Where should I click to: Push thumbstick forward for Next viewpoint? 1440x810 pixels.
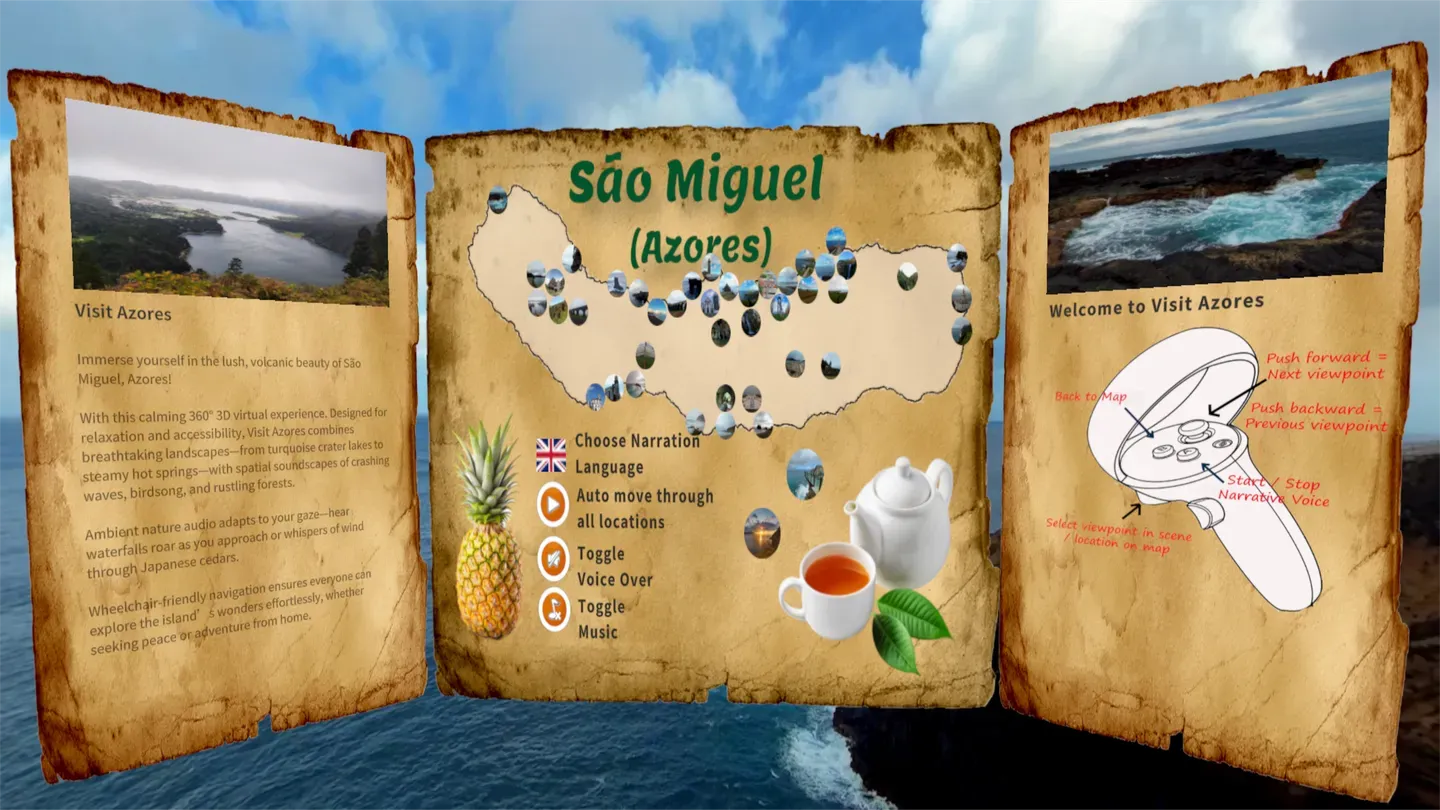[1193, 430]
